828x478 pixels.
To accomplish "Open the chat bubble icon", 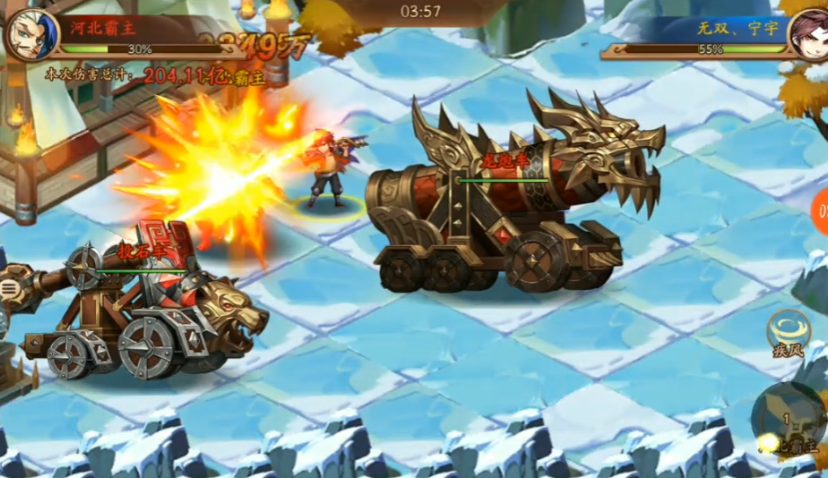I will (7, 290).
